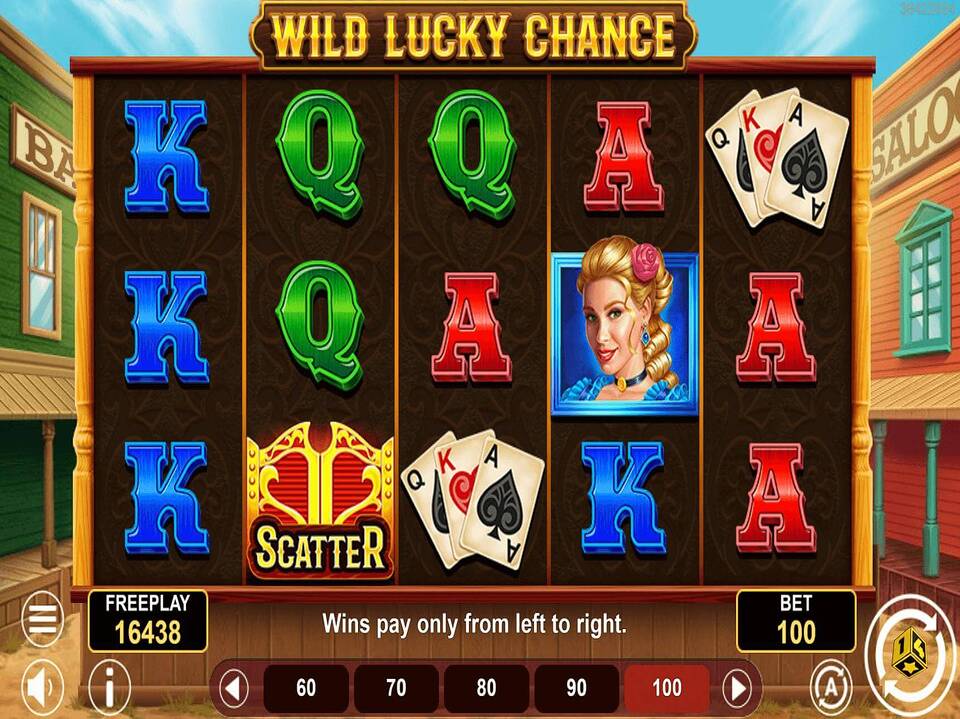Increase bet with the right arrow
This screenshot has width=960, height=719.
point(738,688)
